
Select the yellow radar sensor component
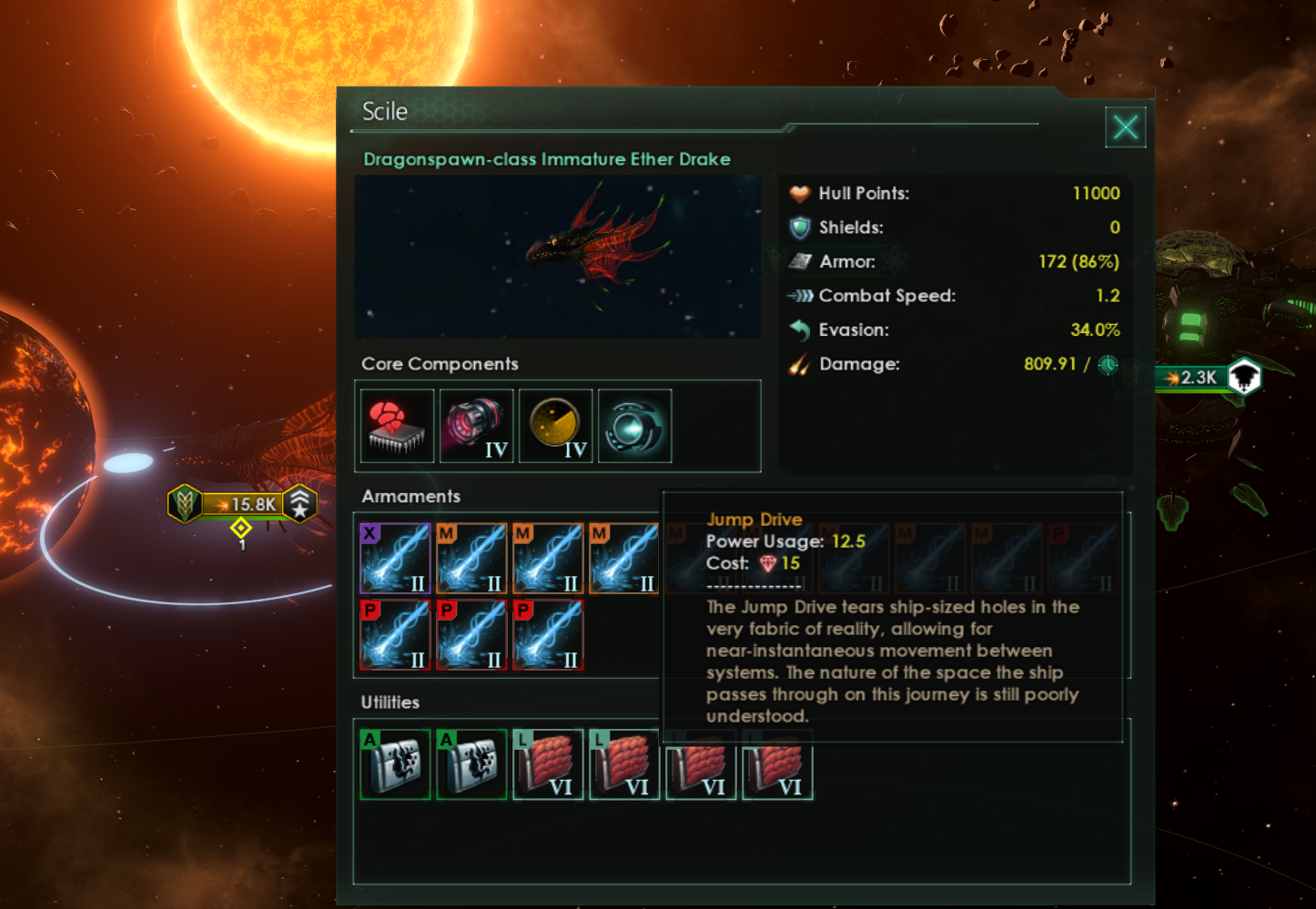pos(555,426)
